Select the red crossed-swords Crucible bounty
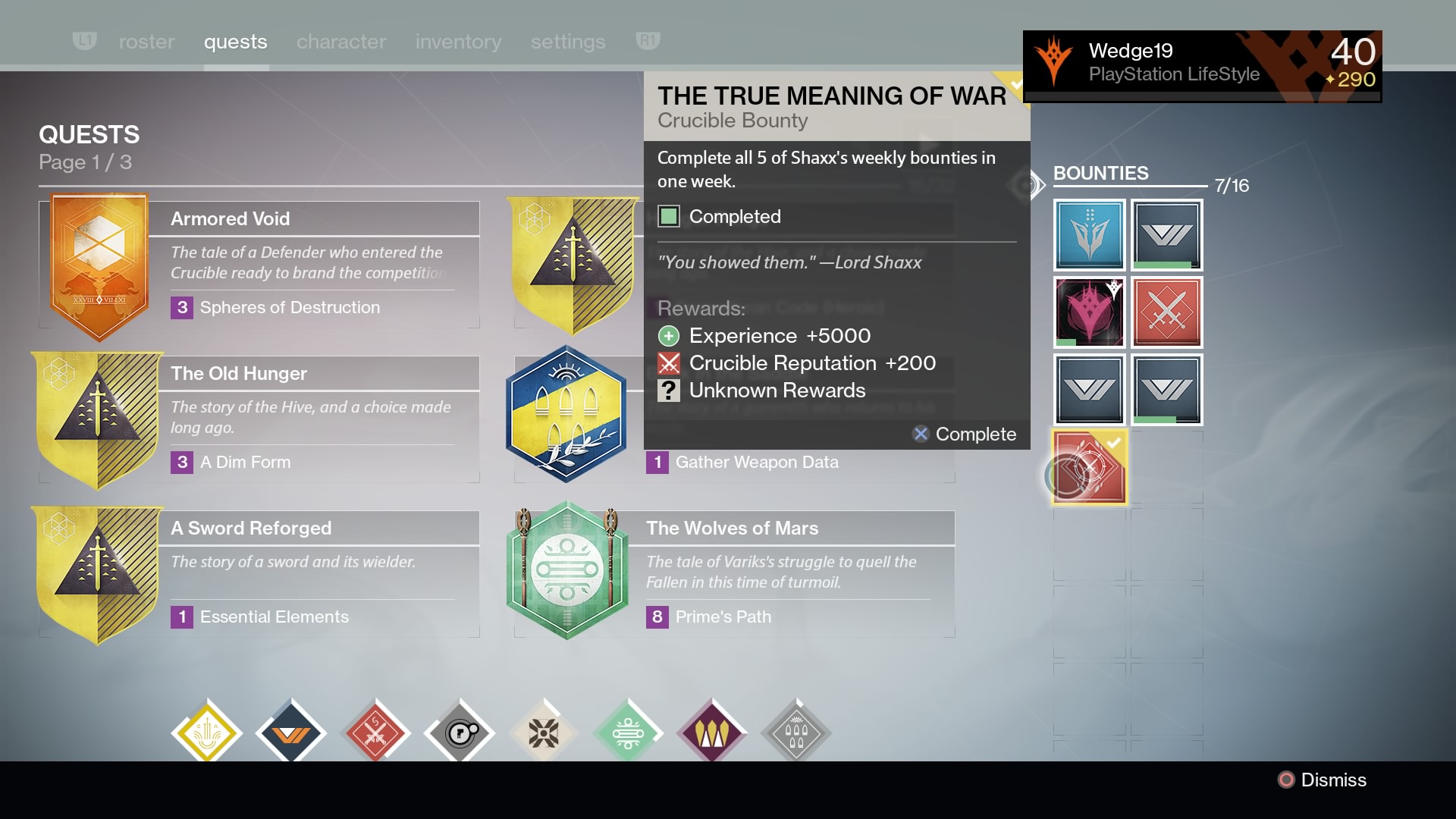 pos(1167,312)
